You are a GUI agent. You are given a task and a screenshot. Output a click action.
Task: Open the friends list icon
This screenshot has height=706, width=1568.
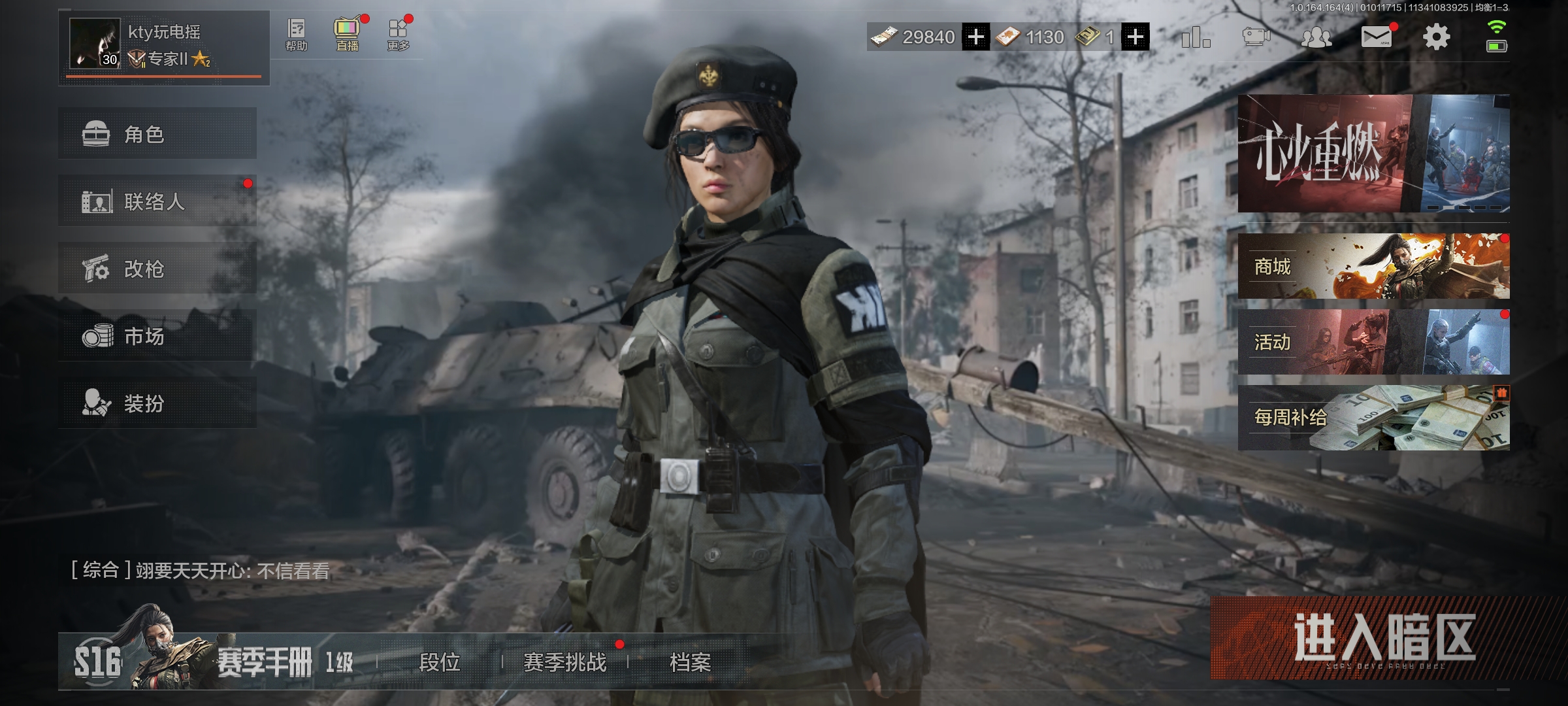(x=1316, y=37)
